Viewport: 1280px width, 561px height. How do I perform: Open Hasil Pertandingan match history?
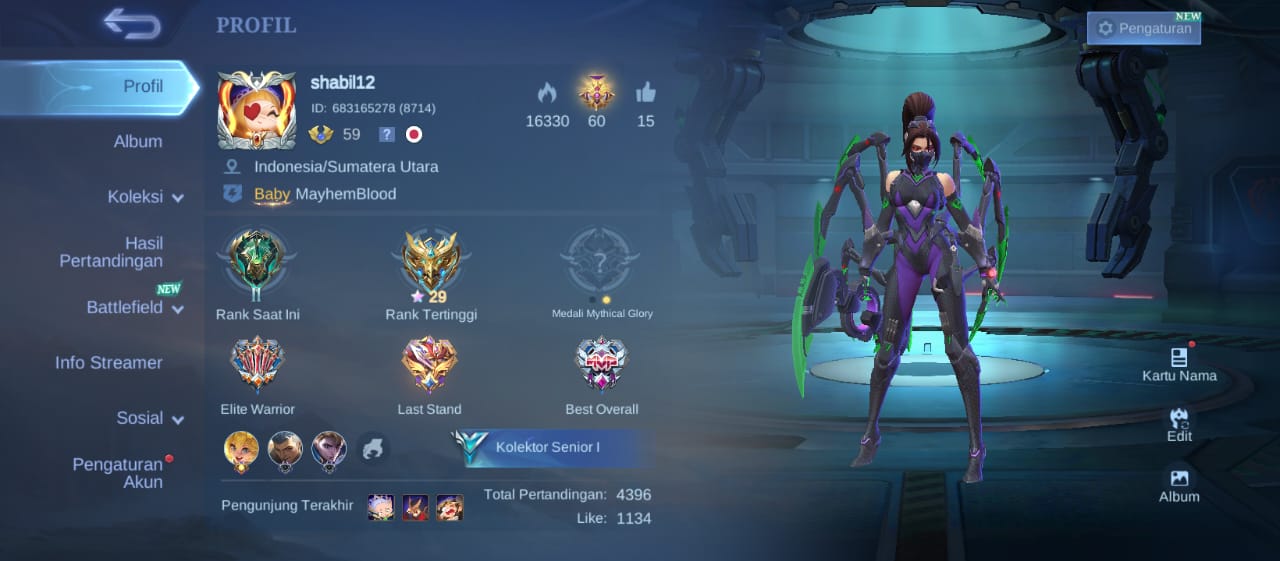(111, 252)
